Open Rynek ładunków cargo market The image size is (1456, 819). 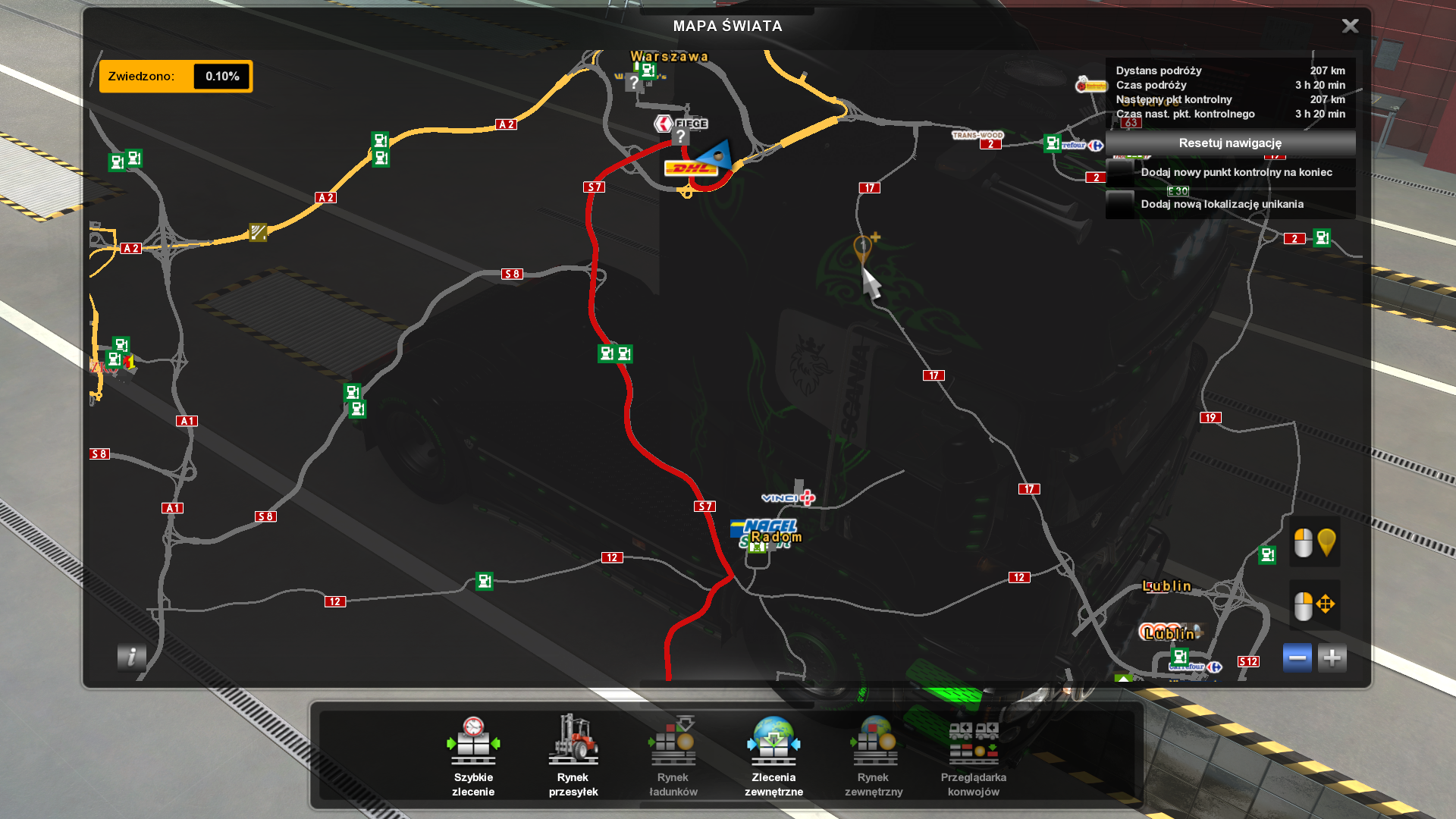tap(673, 755)
